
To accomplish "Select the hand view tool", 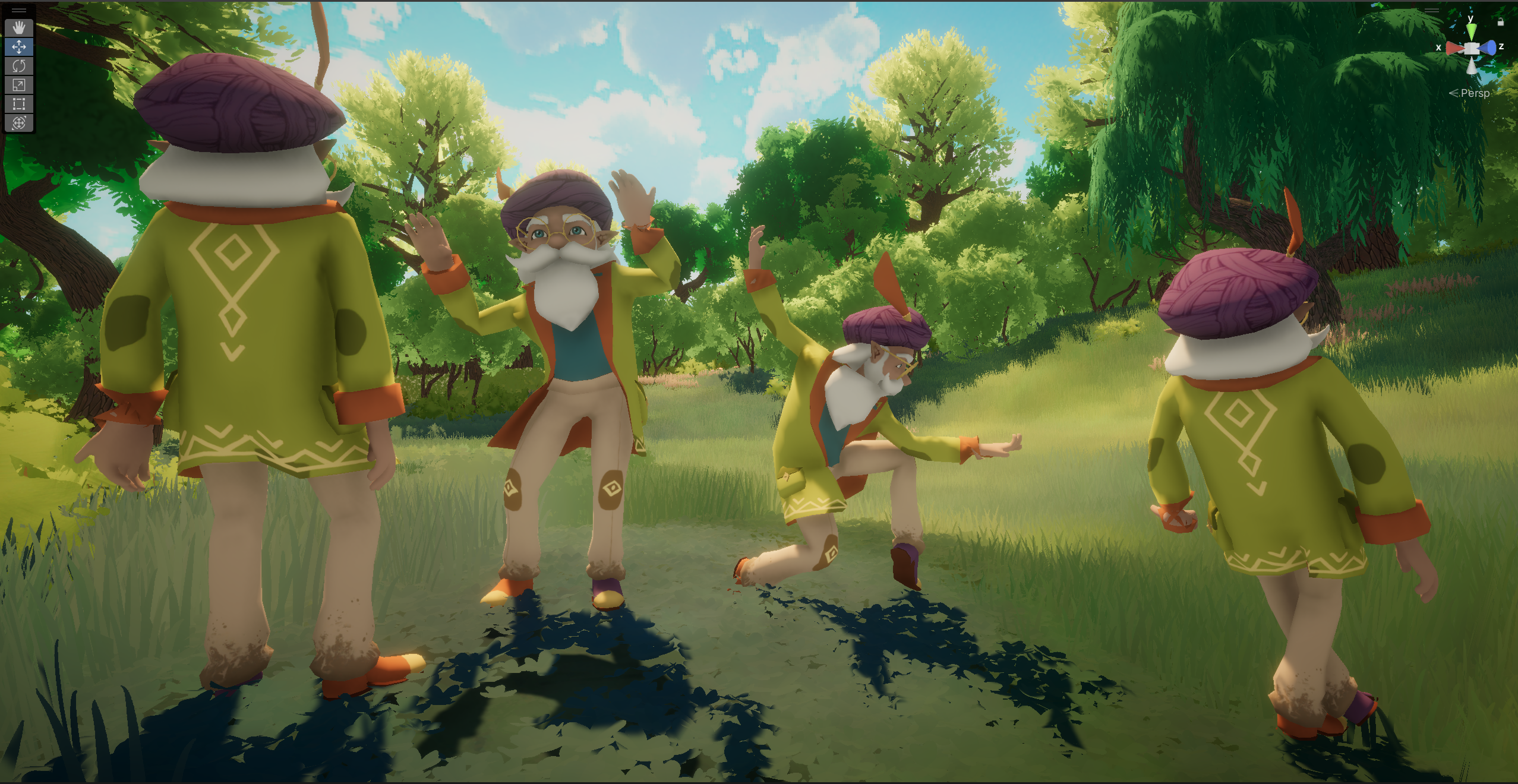I will 19,27.
